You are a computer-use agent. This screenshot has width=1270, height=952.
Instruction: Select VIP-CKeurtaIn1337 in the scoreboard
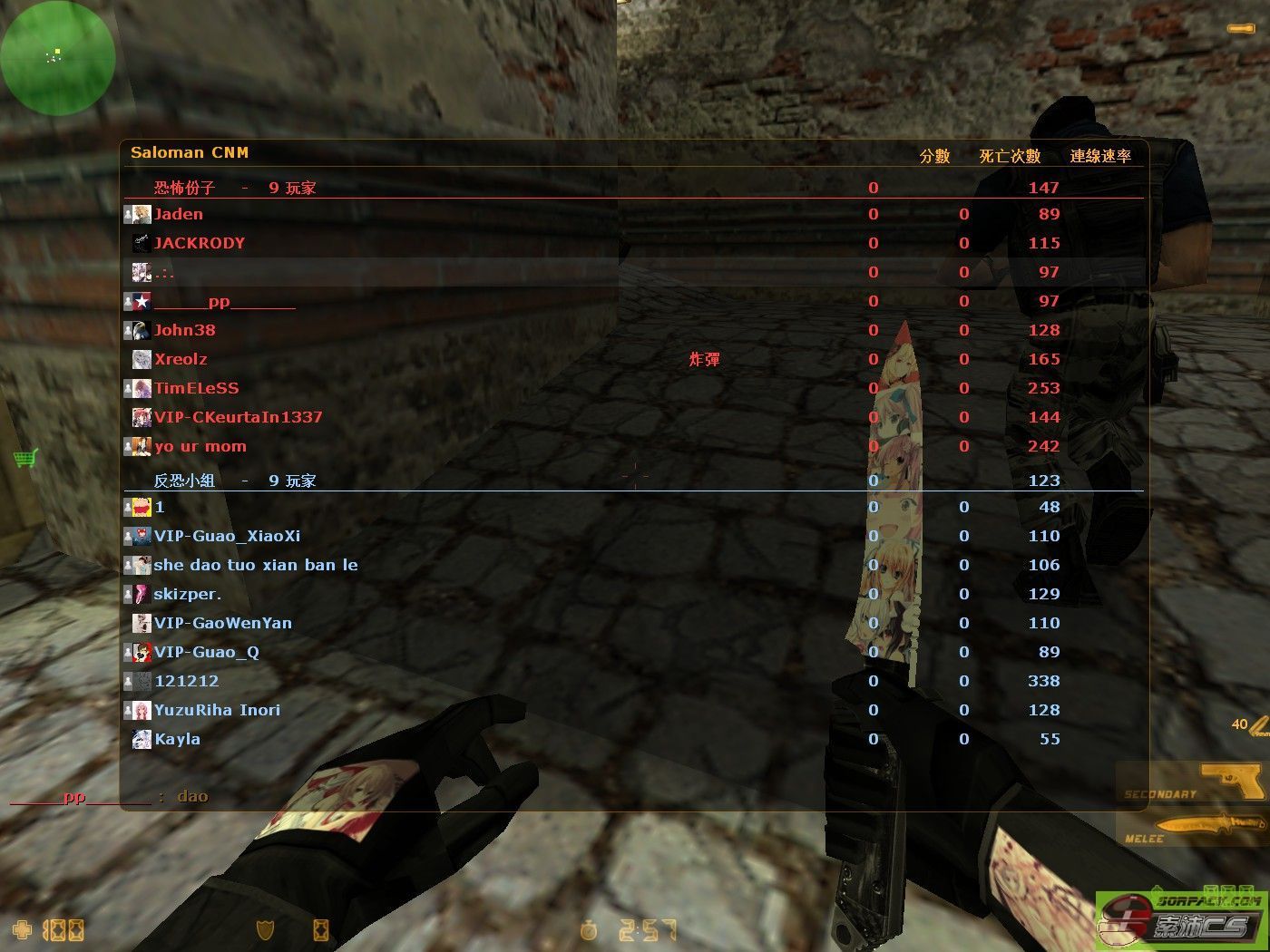click(x=238, y=418)
